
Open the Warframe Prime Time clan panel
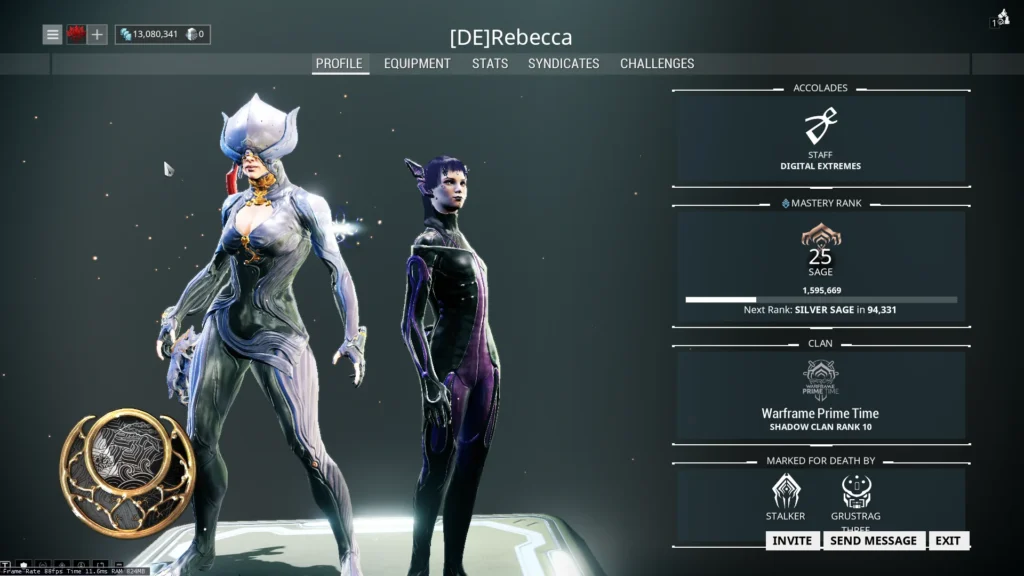point(820,395)
